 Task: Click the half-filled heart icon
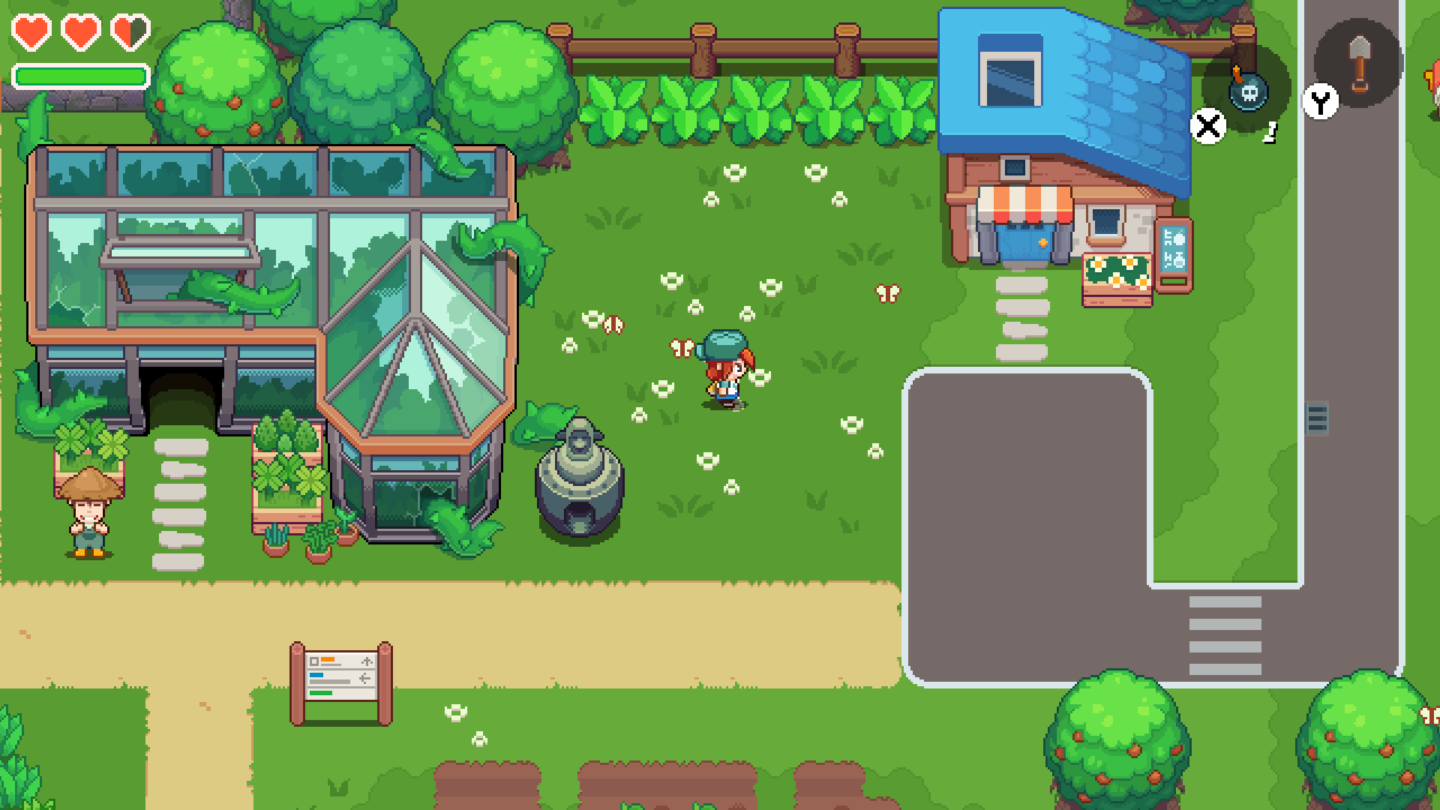[x=128, y=30]
